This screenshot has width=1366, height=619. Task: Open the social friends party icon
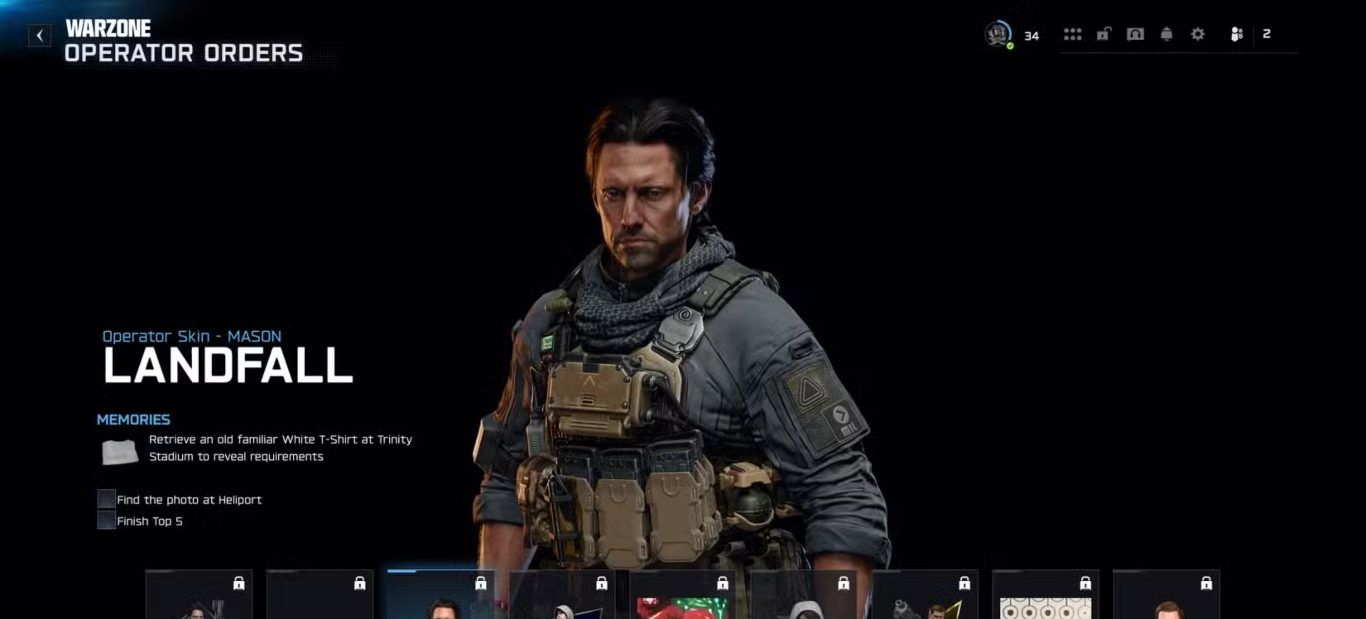[x=1237, y=35]
